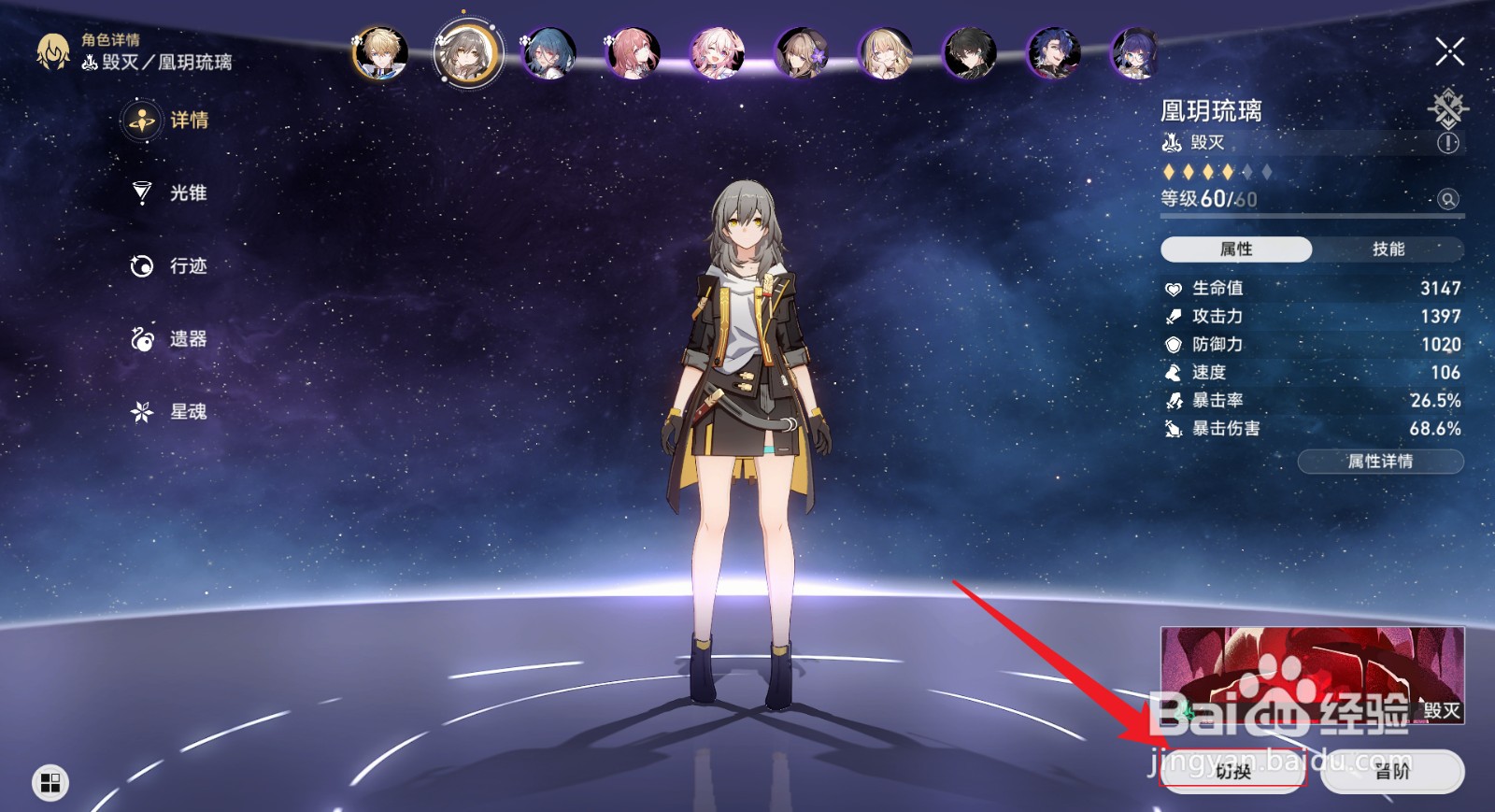Select the 属性 attributes tab
This screenshot has width=1495, height=812.
click(x=1237, y=249)
